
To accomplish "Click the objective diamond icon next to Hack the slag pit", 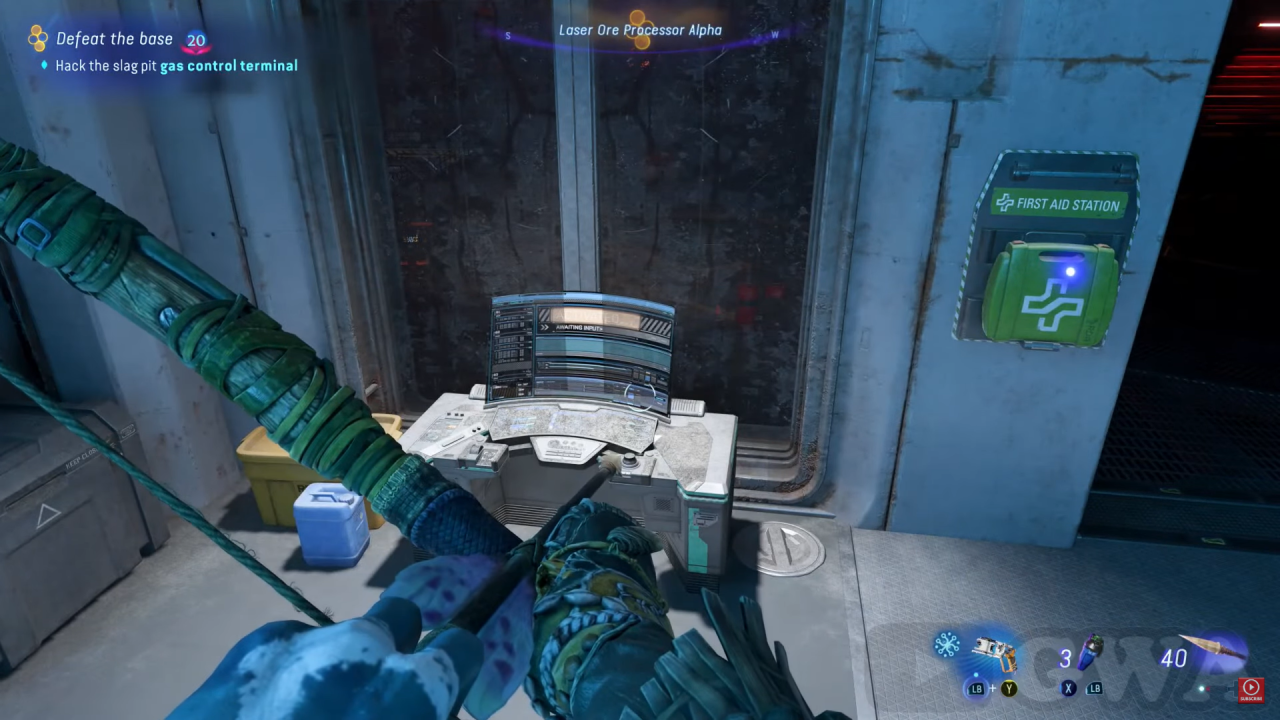I will pyautogui.click(x=42, y=66).
